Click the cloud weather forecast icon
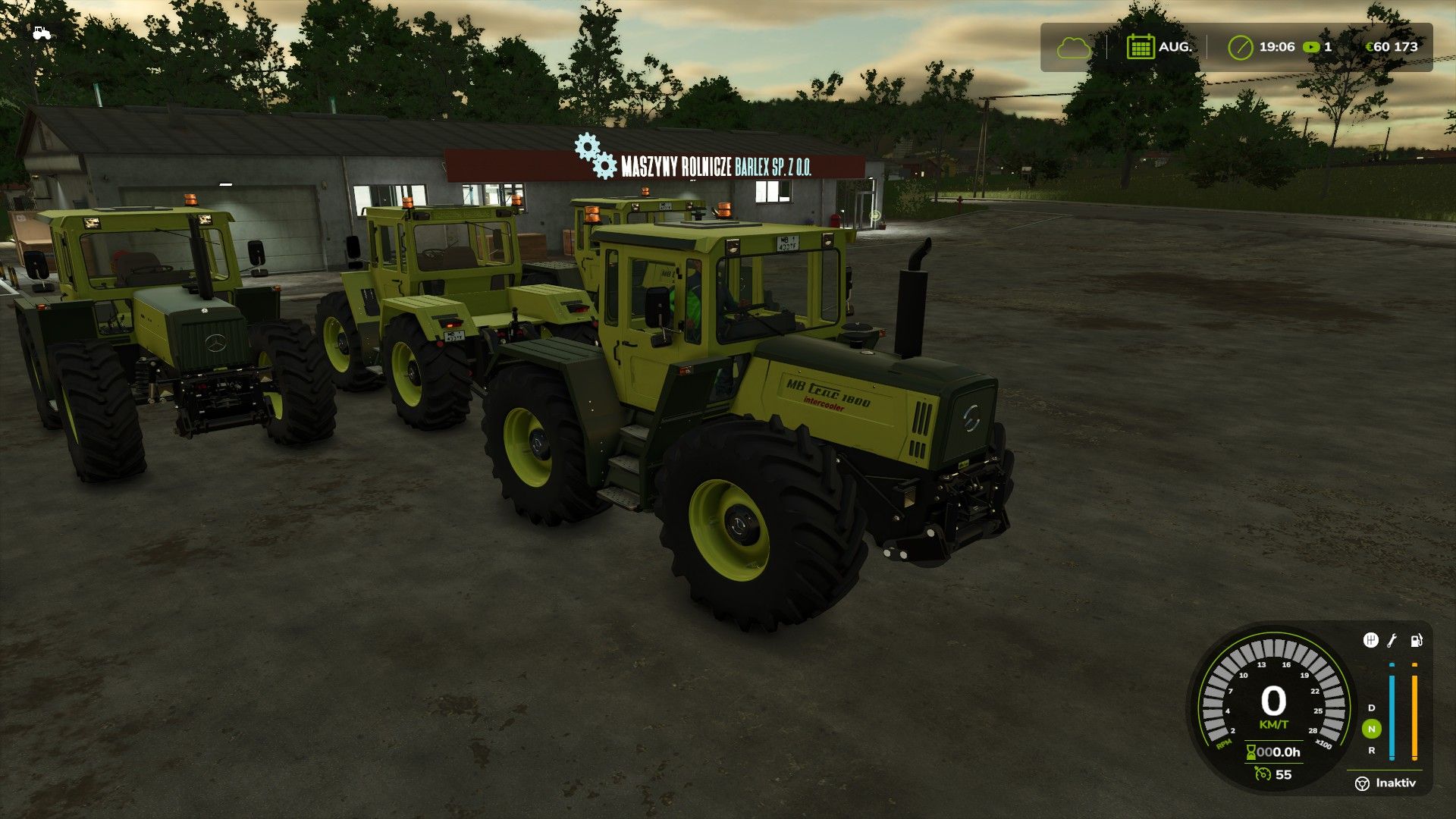This screenshot has width=1456, height=819. pyautogui.click(x=1073, y=48)
